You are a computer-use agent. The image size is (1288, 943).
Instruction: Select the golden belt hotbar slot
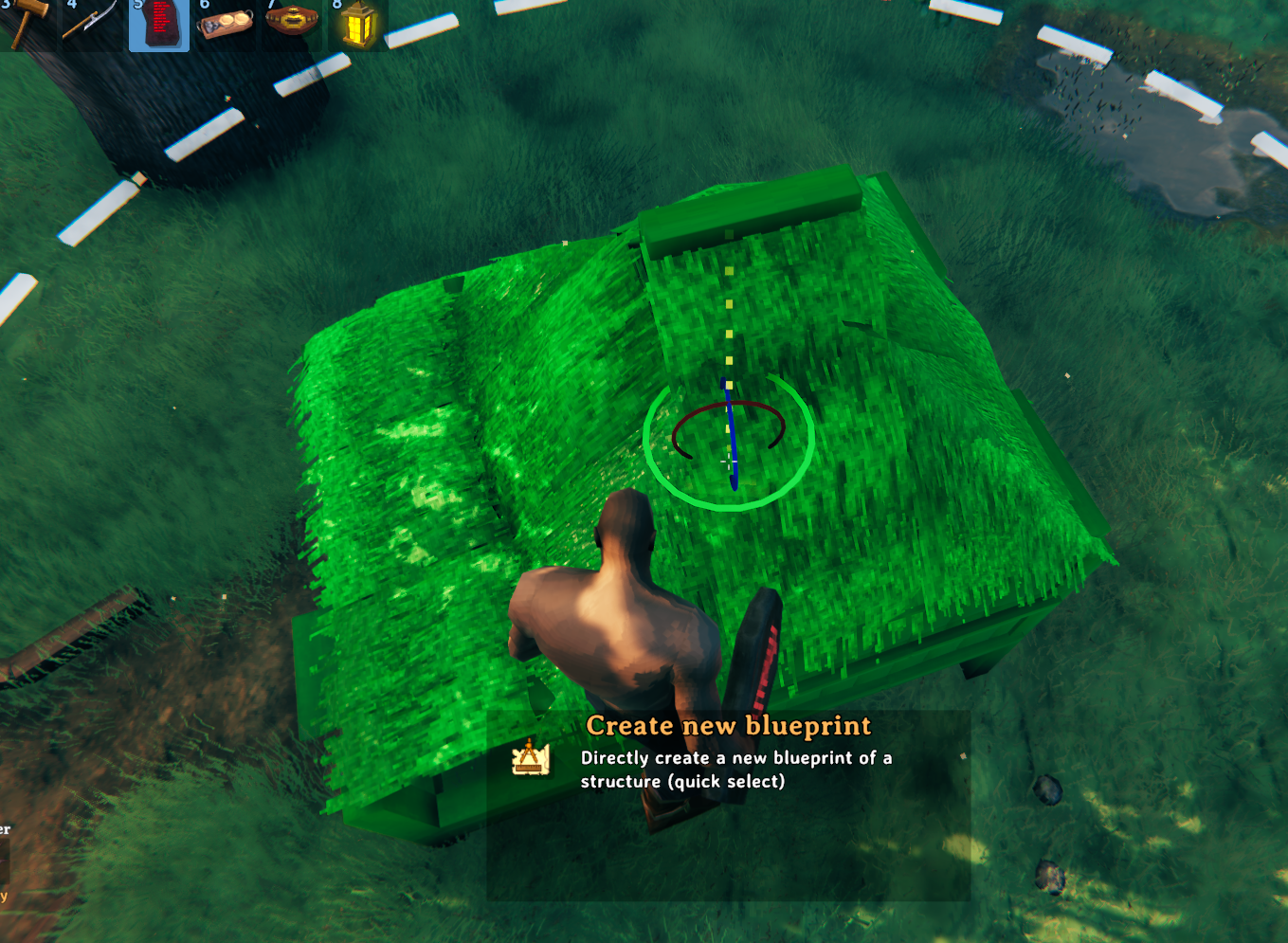pos(292,21)
